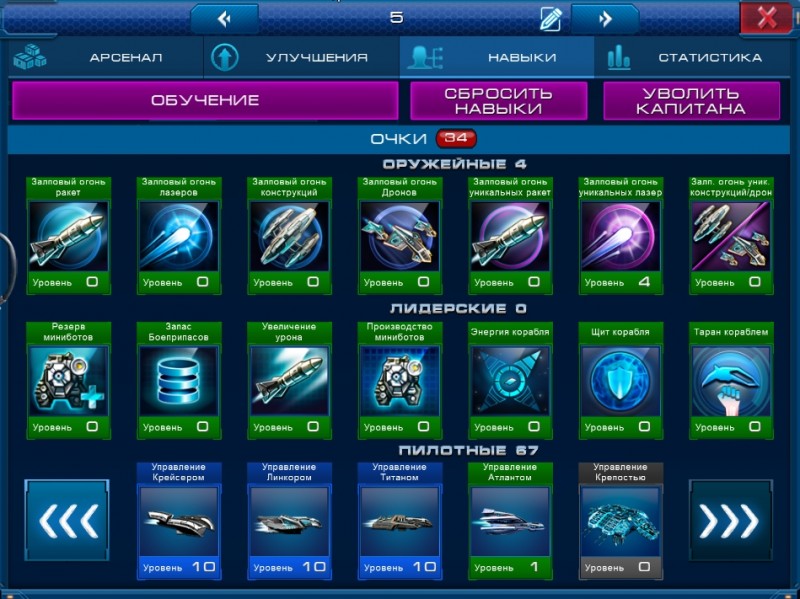The width and height of the screenshot is (800, 599).
Task: Go to the next captain arrow
Action: 605,18
